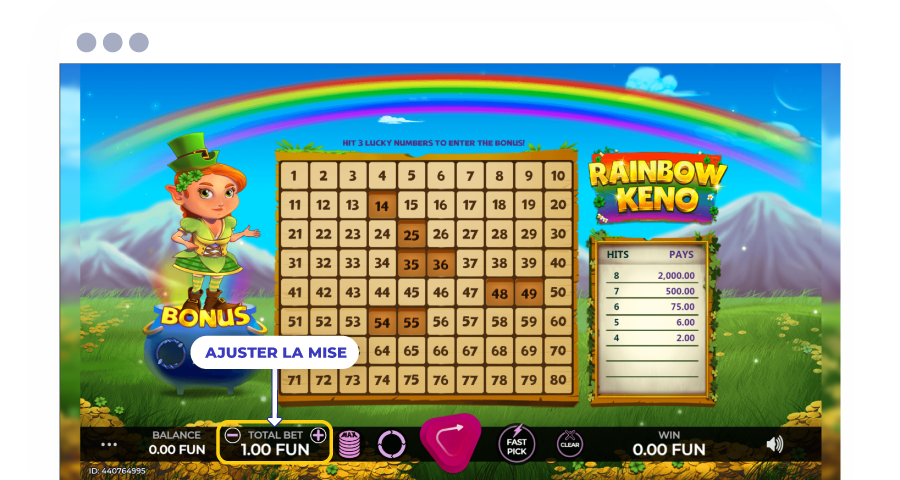Use Fast Pick to choose numbers
900x480 pixels.
click(x=516, y=443)
